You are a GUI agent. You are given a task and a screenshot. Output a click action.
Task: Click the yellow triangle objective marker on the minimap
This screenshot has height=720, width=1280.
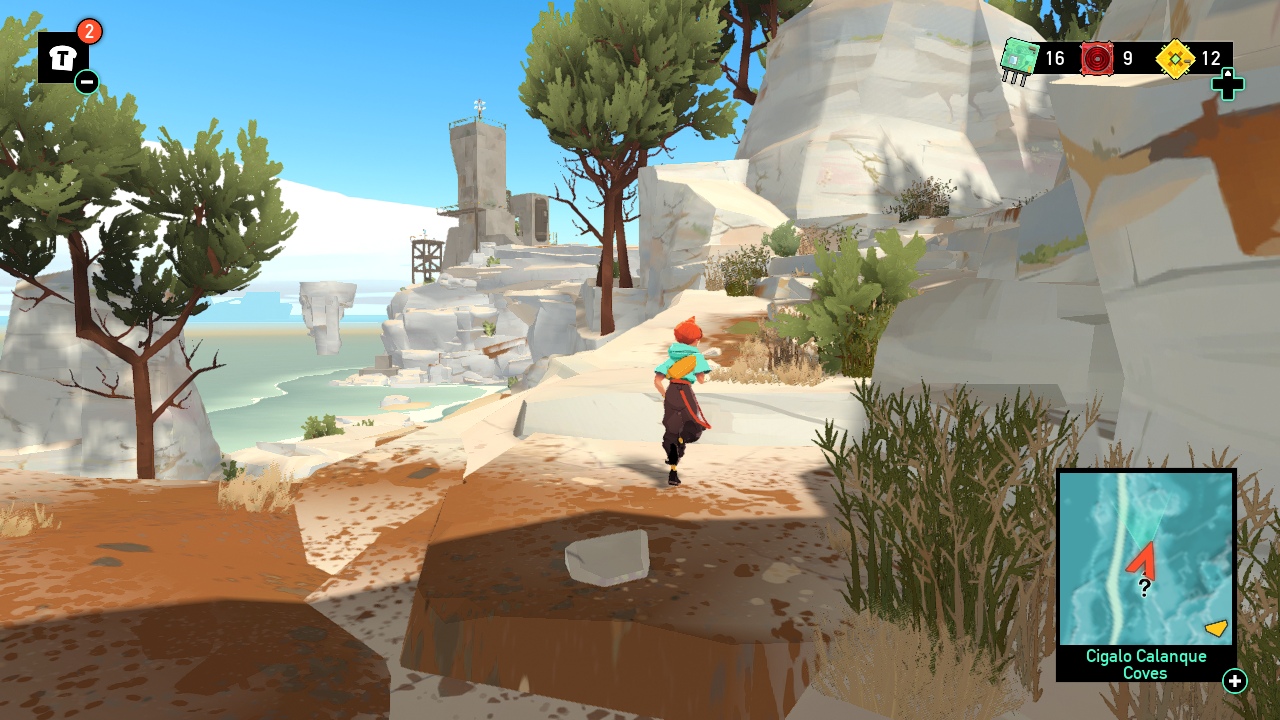(1215, 628)
